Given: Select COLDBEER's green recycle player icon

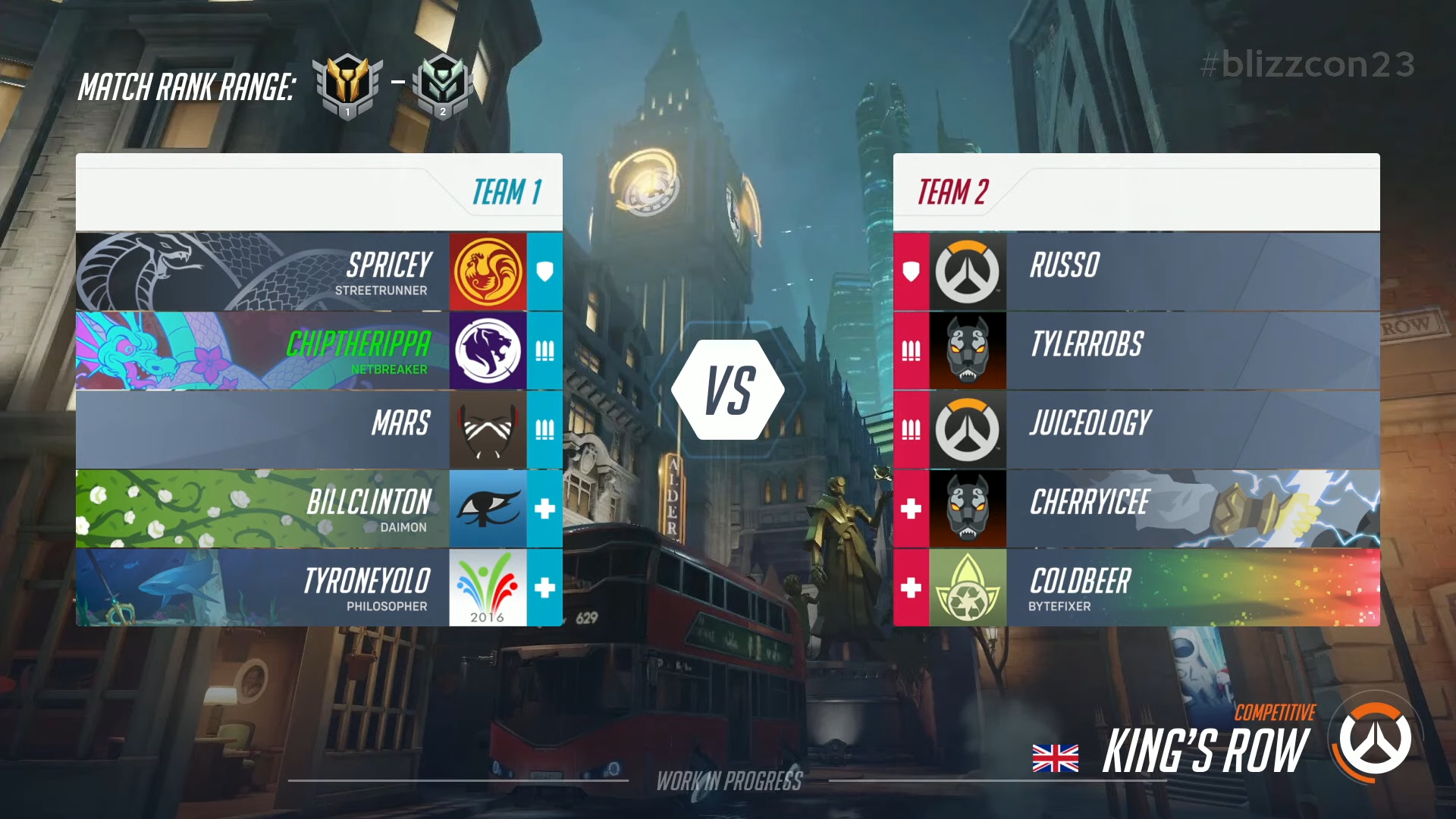Looking at the screenshot, I should 968,587.
